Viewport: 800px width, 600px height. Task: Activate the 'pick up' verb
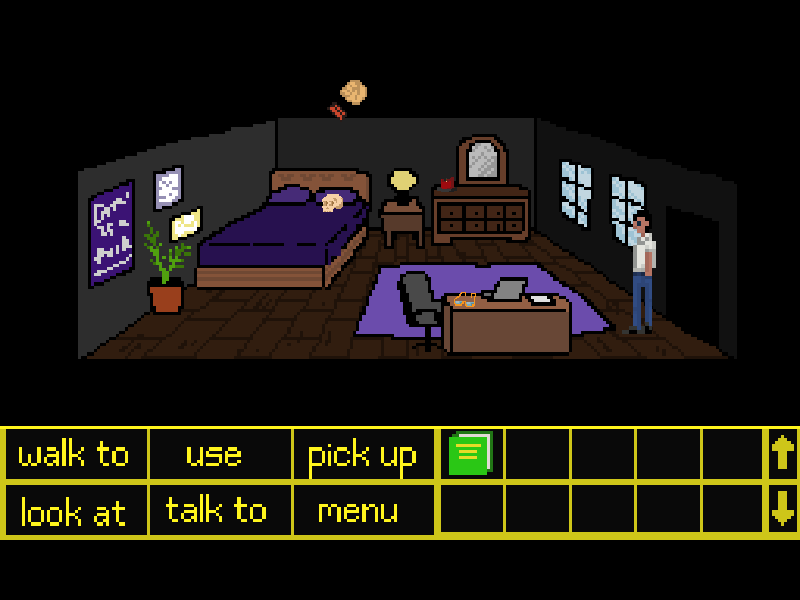tap(362, 456)
